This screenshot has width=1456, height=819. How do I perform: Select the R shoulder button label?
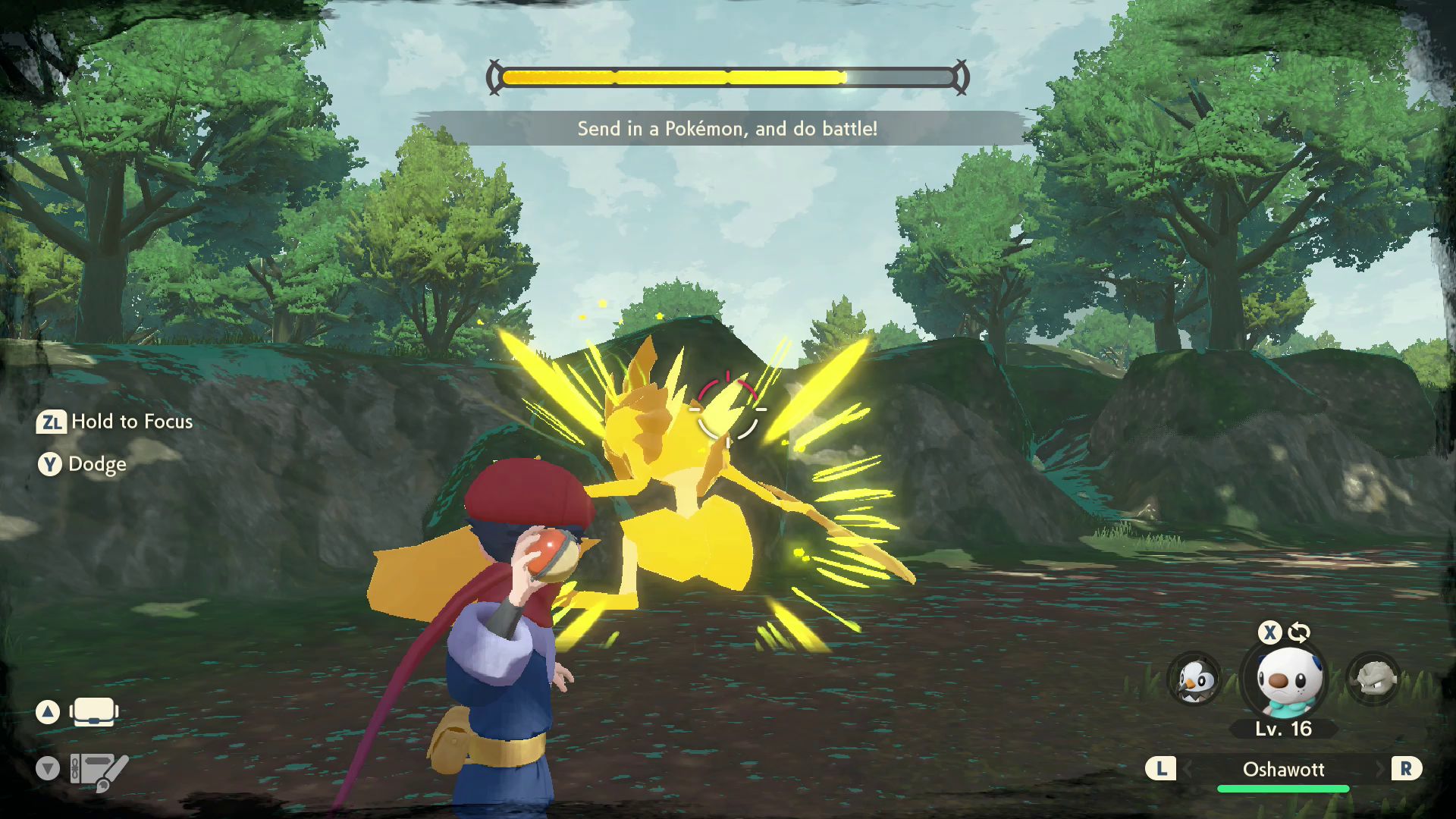[1408, 769]
